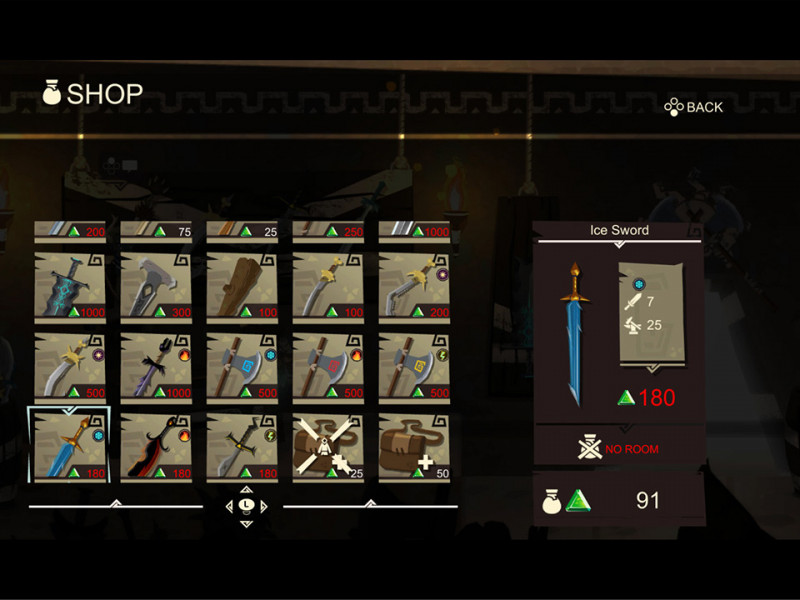Go back from the shop
The width and height of the screenshot is (800, 600).
tap(694, 107)
